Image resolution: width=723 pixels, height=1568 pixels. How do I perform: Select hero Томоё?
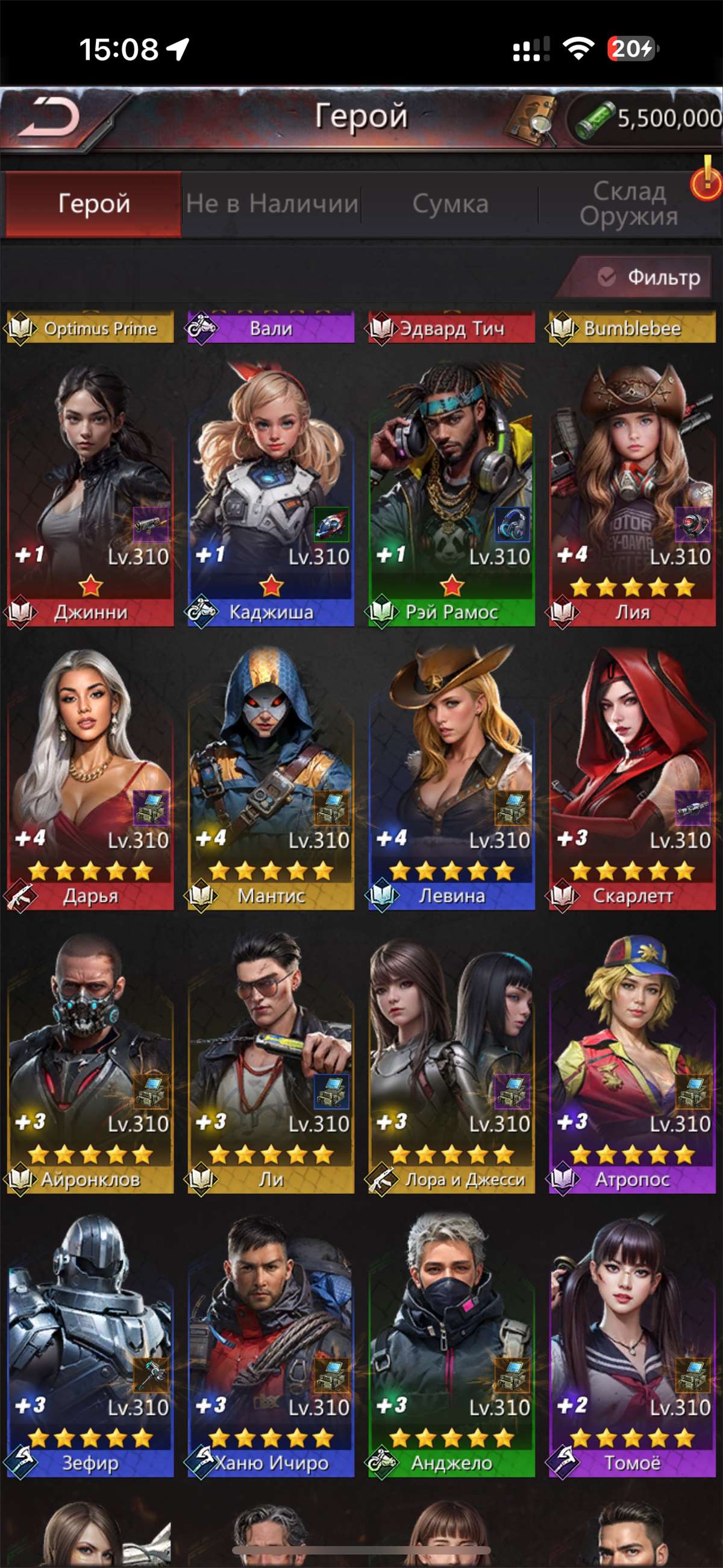click(631, 1344)
